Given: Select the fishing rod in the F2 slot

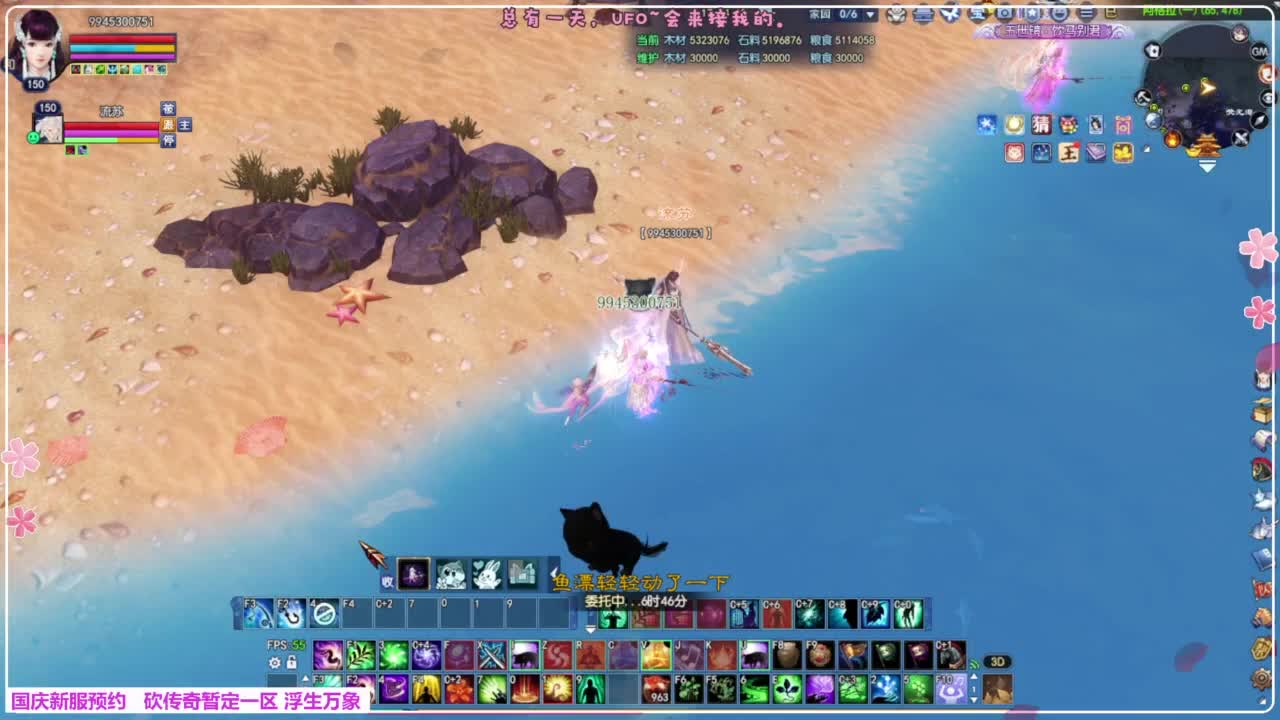Looking at the screenshot, I should (x=288, y=615).
